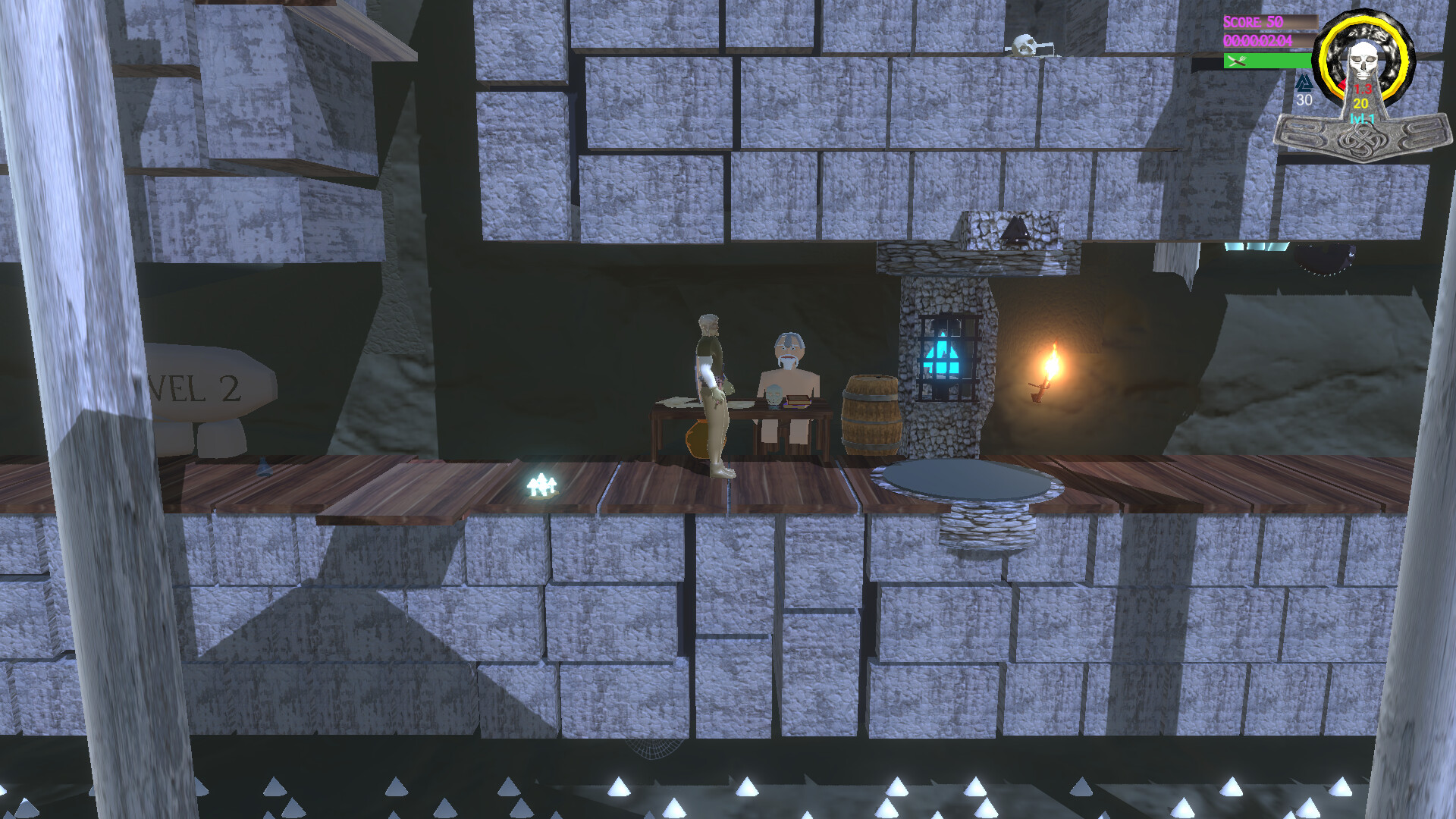The image size is (1456, 819).
Task: Select the red damage indicator showing 1.3
Action: click(x=1363, y=89)
